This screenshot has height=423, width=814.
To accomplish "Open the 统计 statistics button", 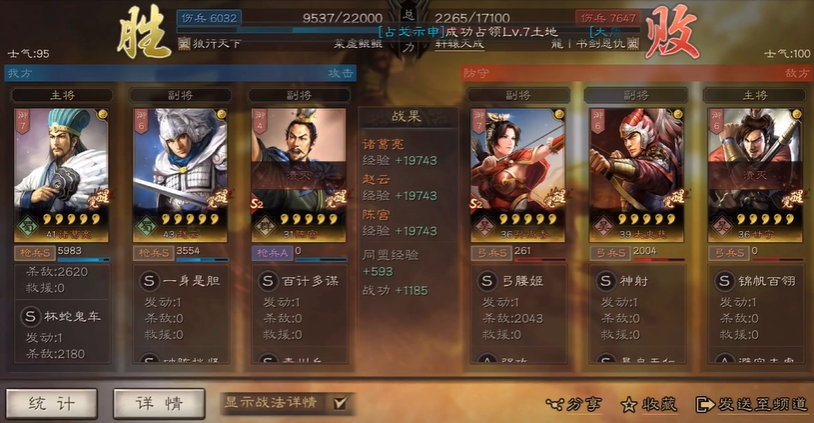I will click(52, 403).
